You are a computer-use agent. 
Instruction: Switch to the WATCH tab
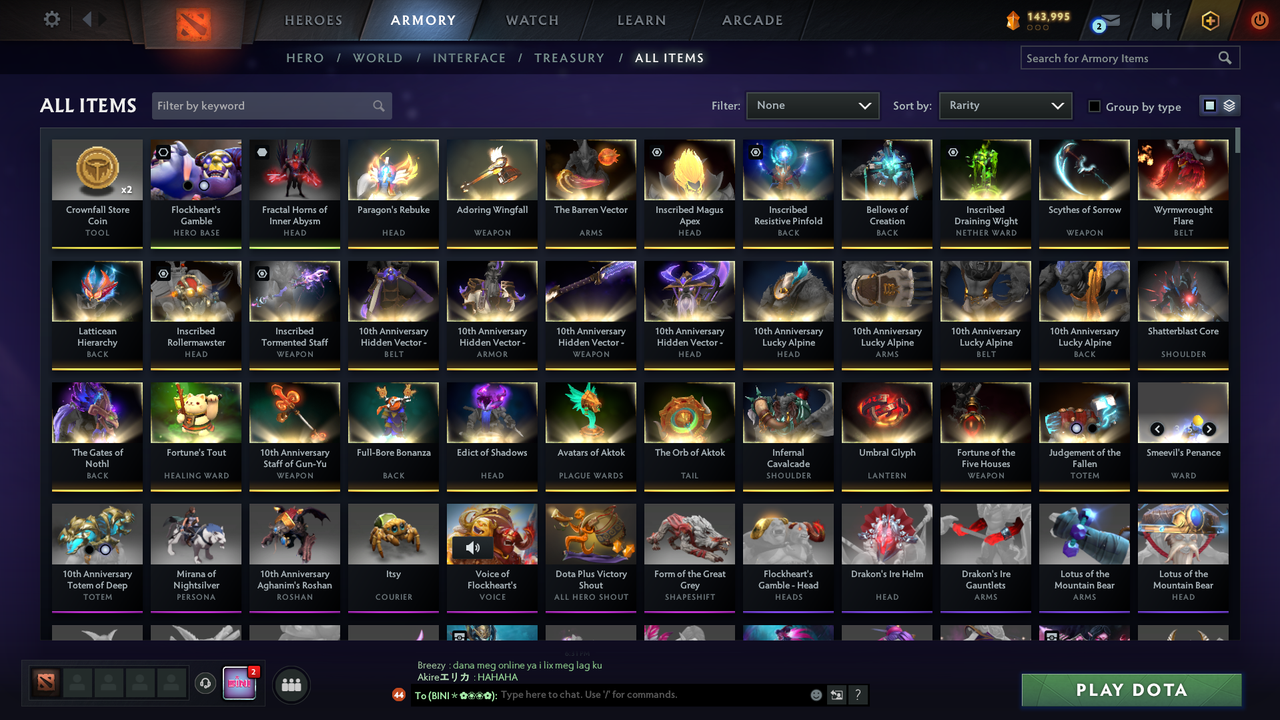coord(531,19)
